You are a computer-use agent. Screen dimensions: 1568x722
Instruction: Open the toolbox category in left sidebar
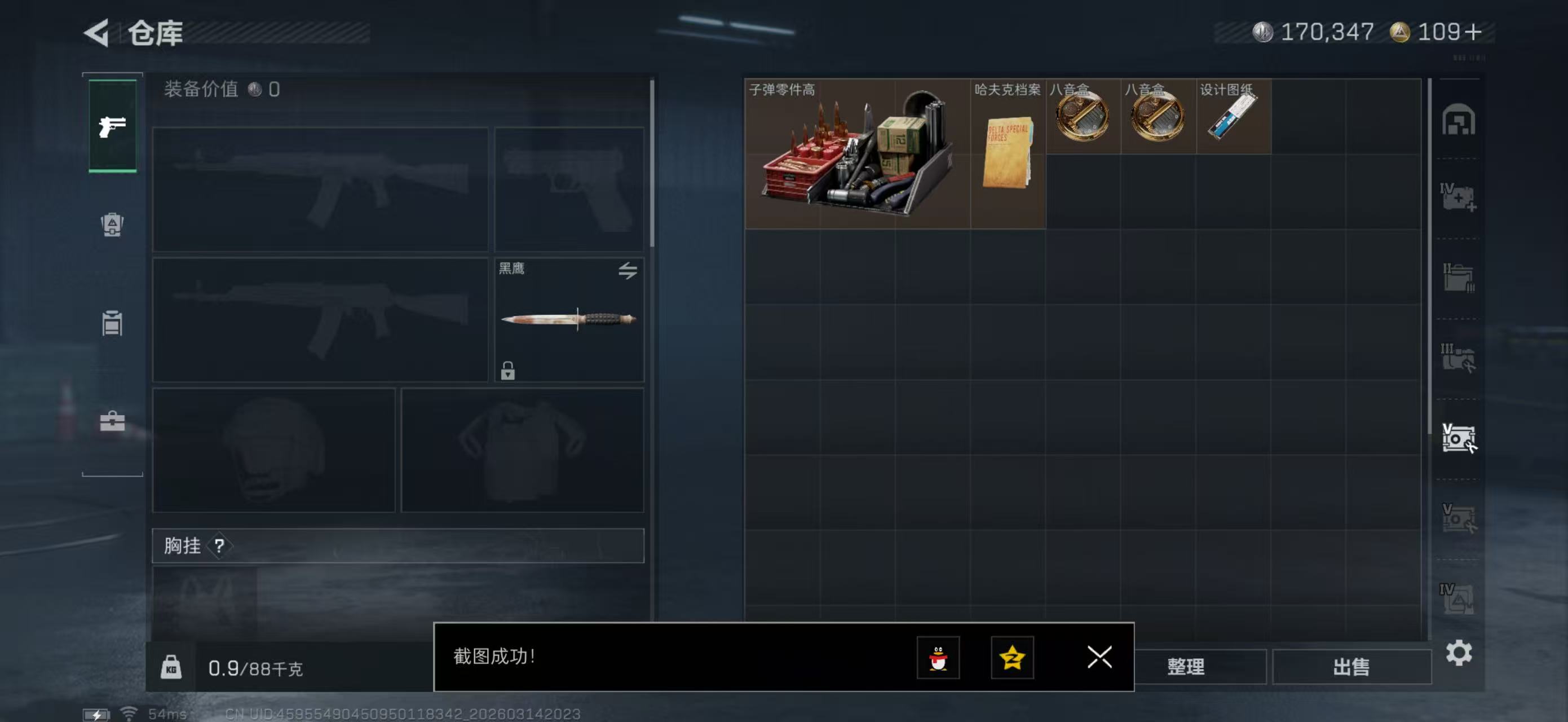click(x=112, y=422)
